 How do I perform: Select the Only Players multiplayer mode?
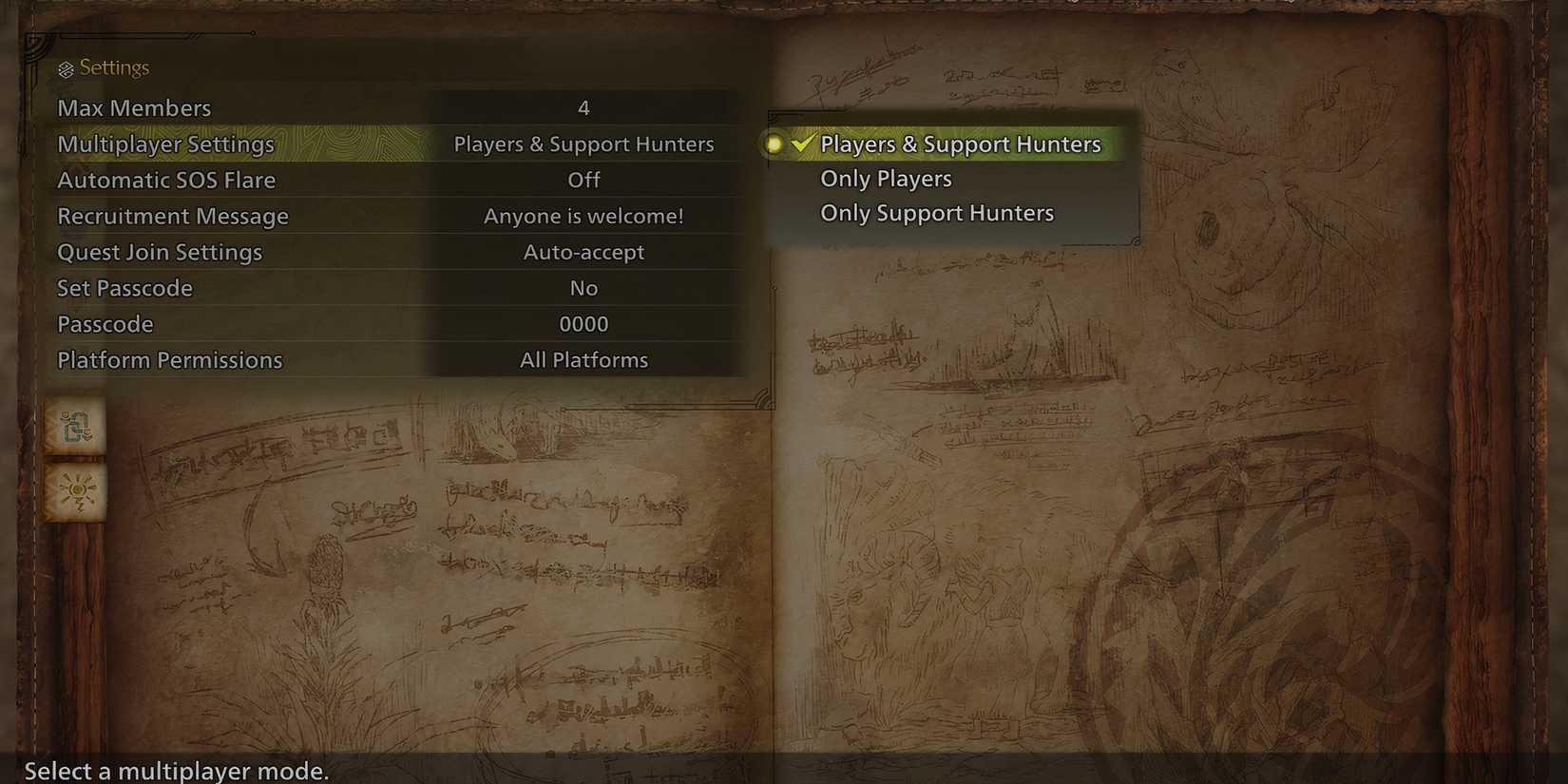coord(885,178)
